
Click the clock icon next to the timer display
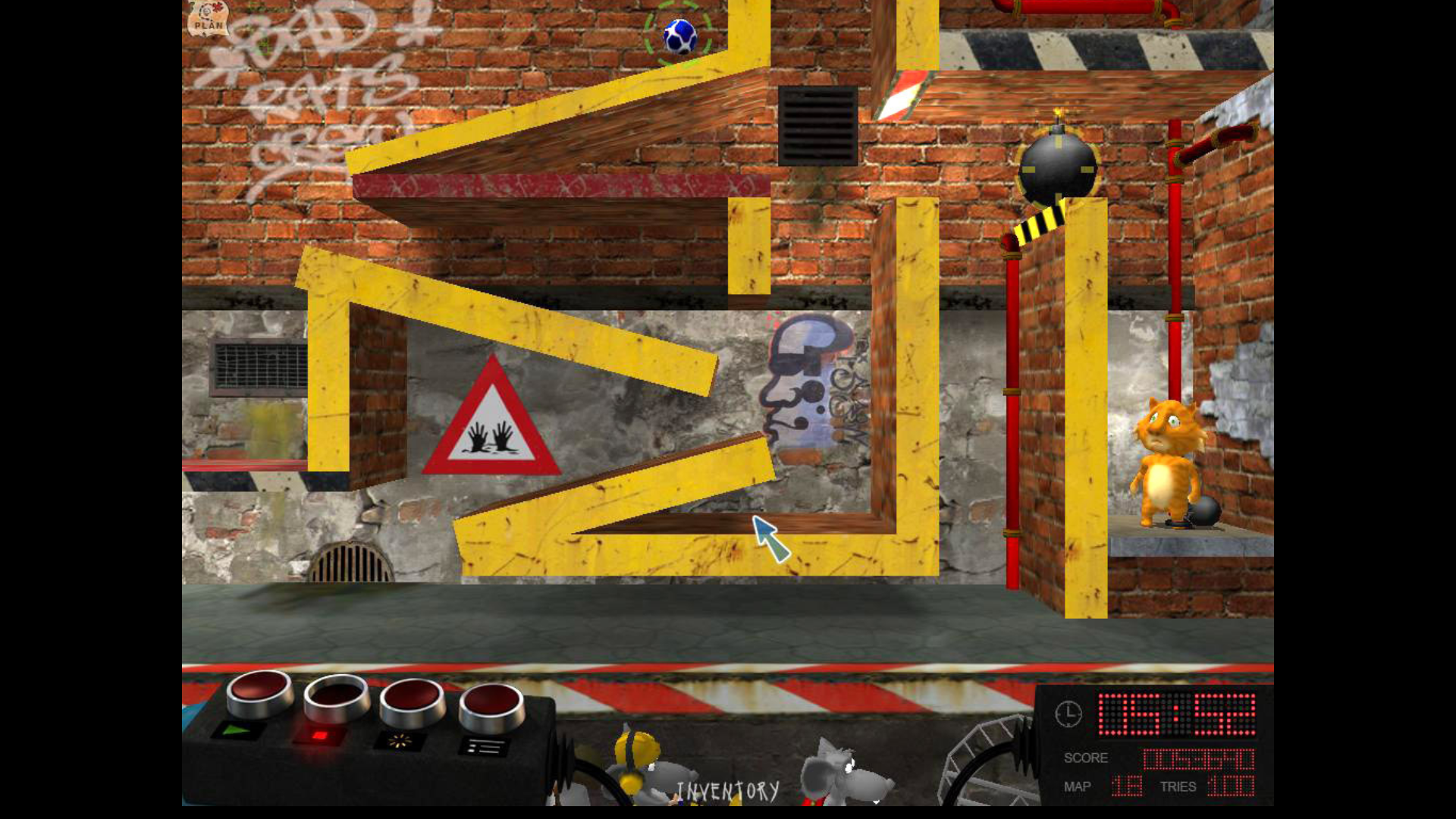[1068, 713]
